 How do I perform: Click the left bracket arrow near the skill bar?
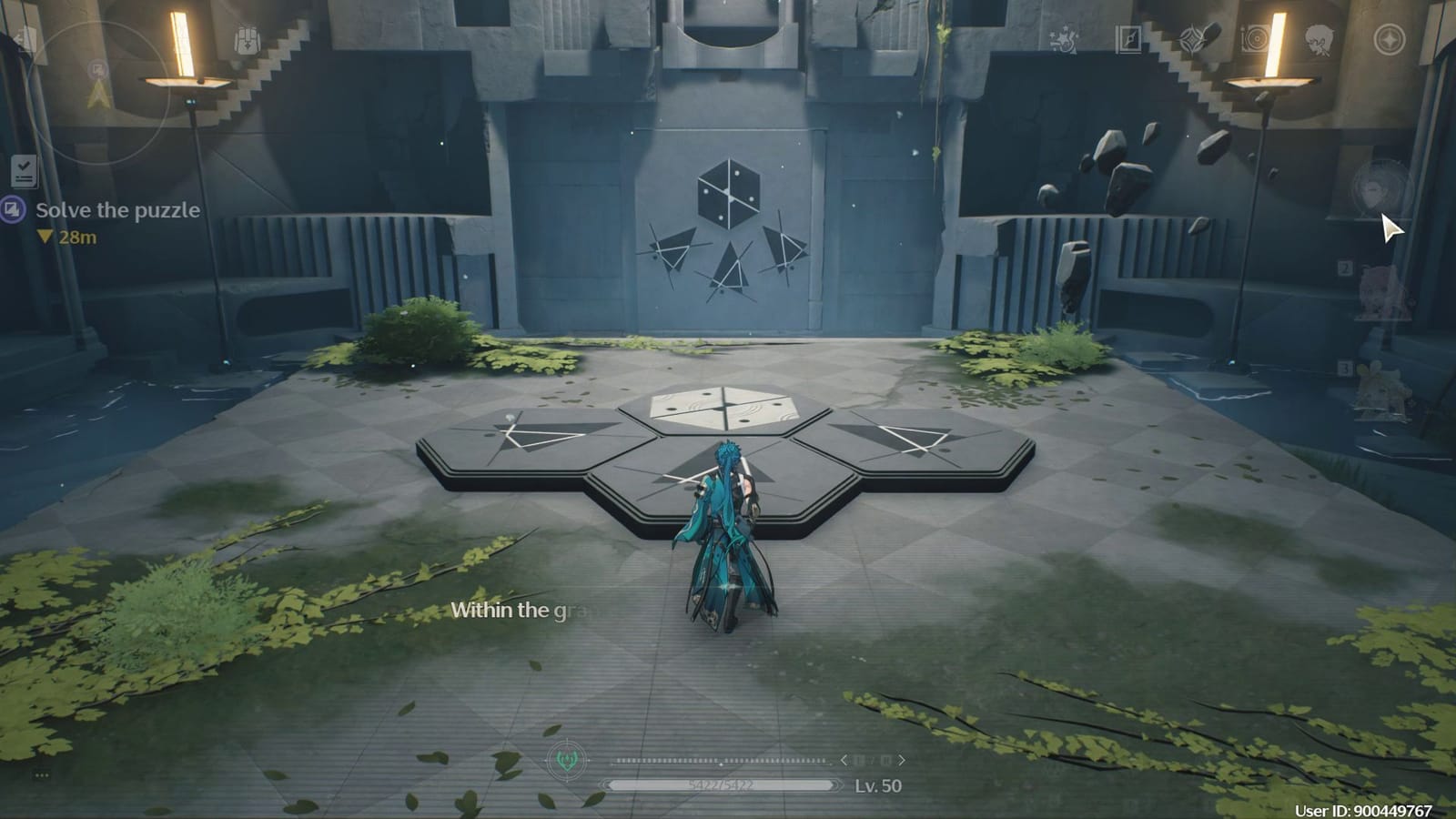(x=846, y=762)
